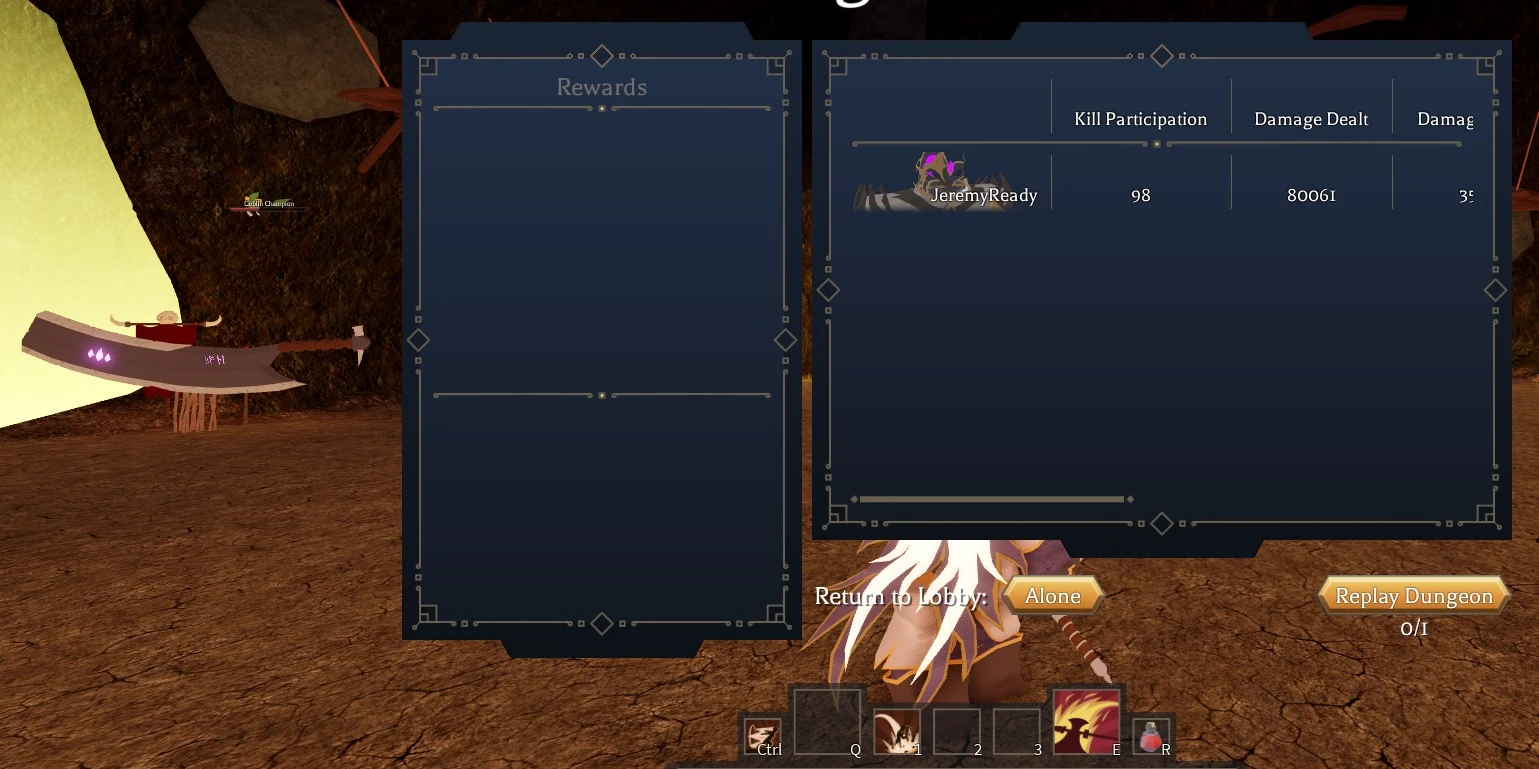Image resolution: width=1539 pixels, height=769 pixels.
Task: Activate the explosion skill in slot 1
Action: tap(896, 731)
